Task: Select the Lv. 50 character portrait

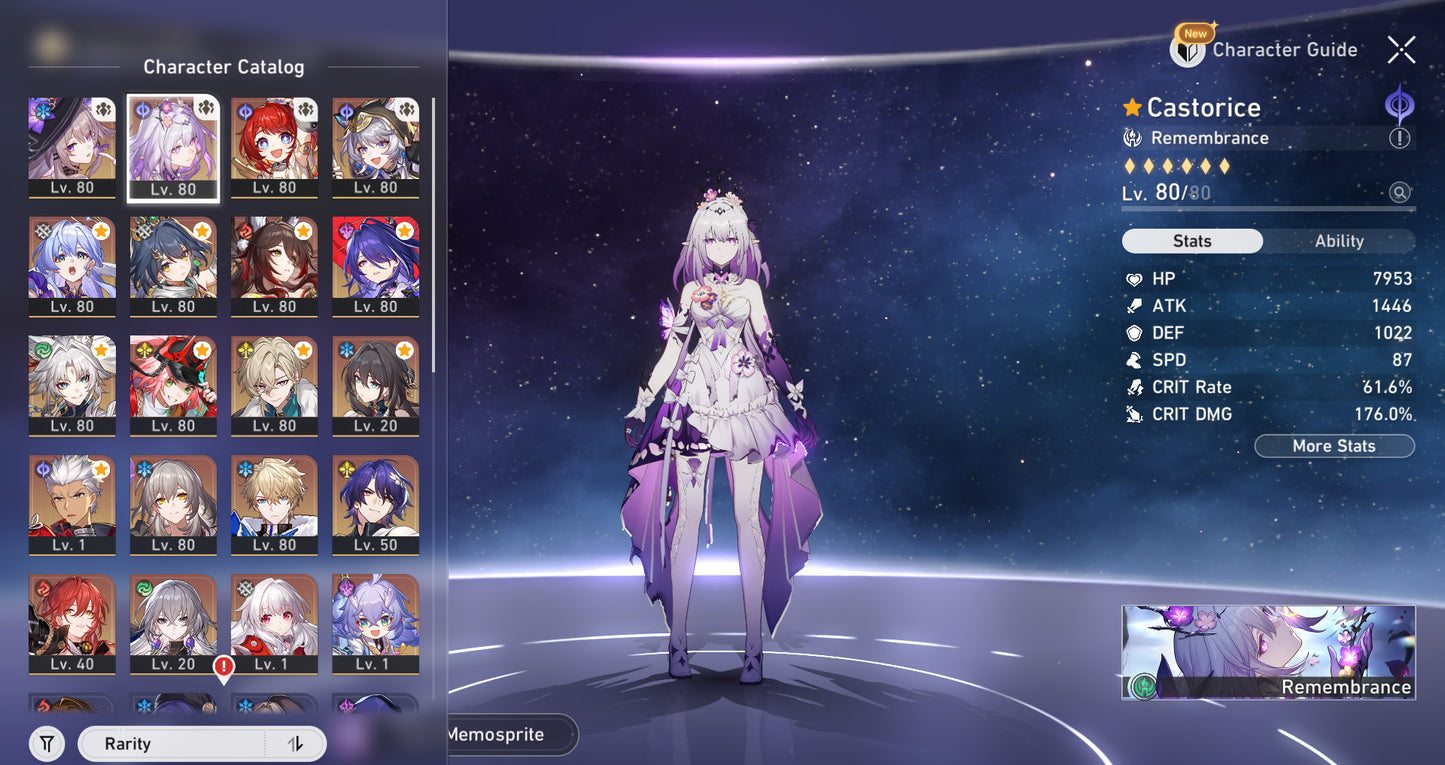Action: [x=375, y=504]
